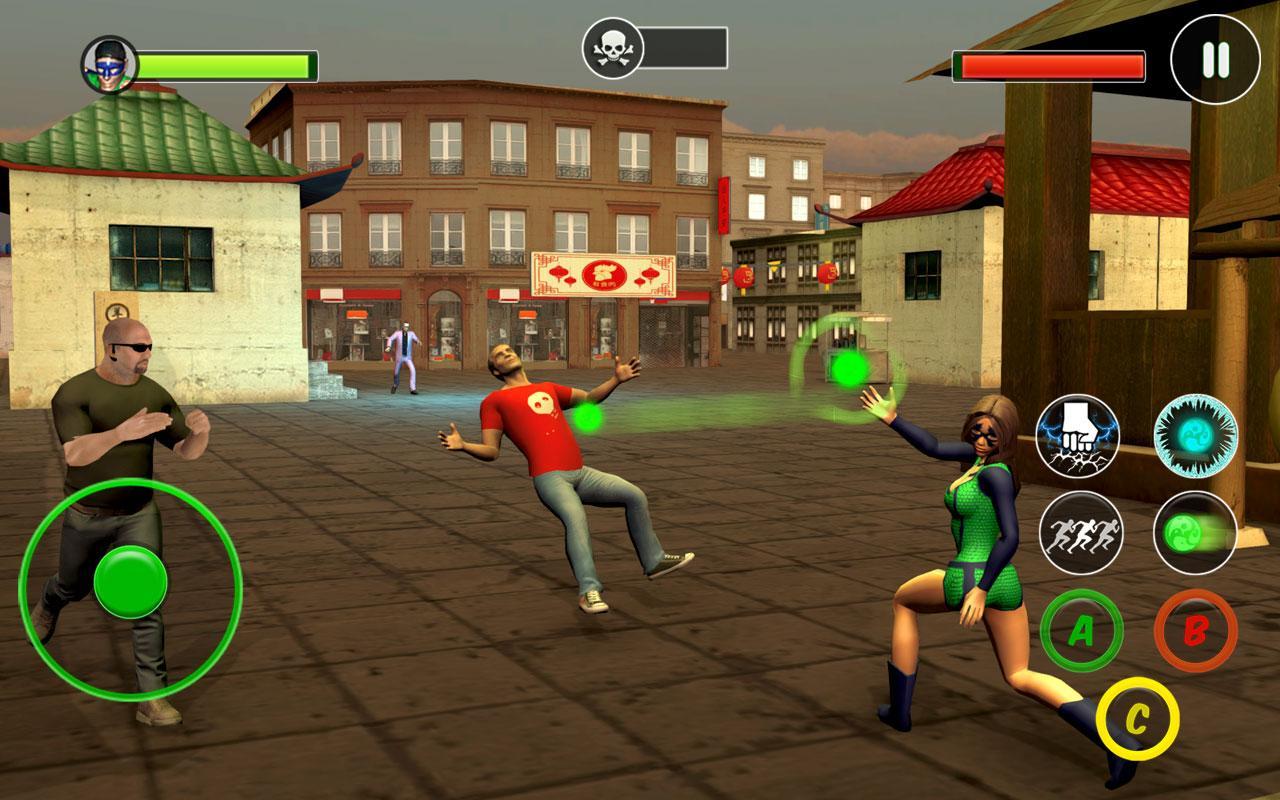Activate the lightning punch power icon
This screenshot has width=1280, height=800.
click(x=1077, y=437)
